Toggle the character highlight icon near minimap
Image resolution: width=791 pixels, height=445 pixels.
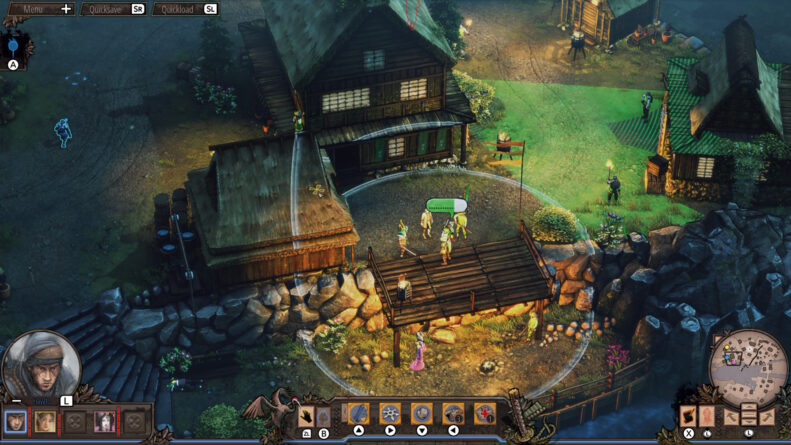[706, 415]
